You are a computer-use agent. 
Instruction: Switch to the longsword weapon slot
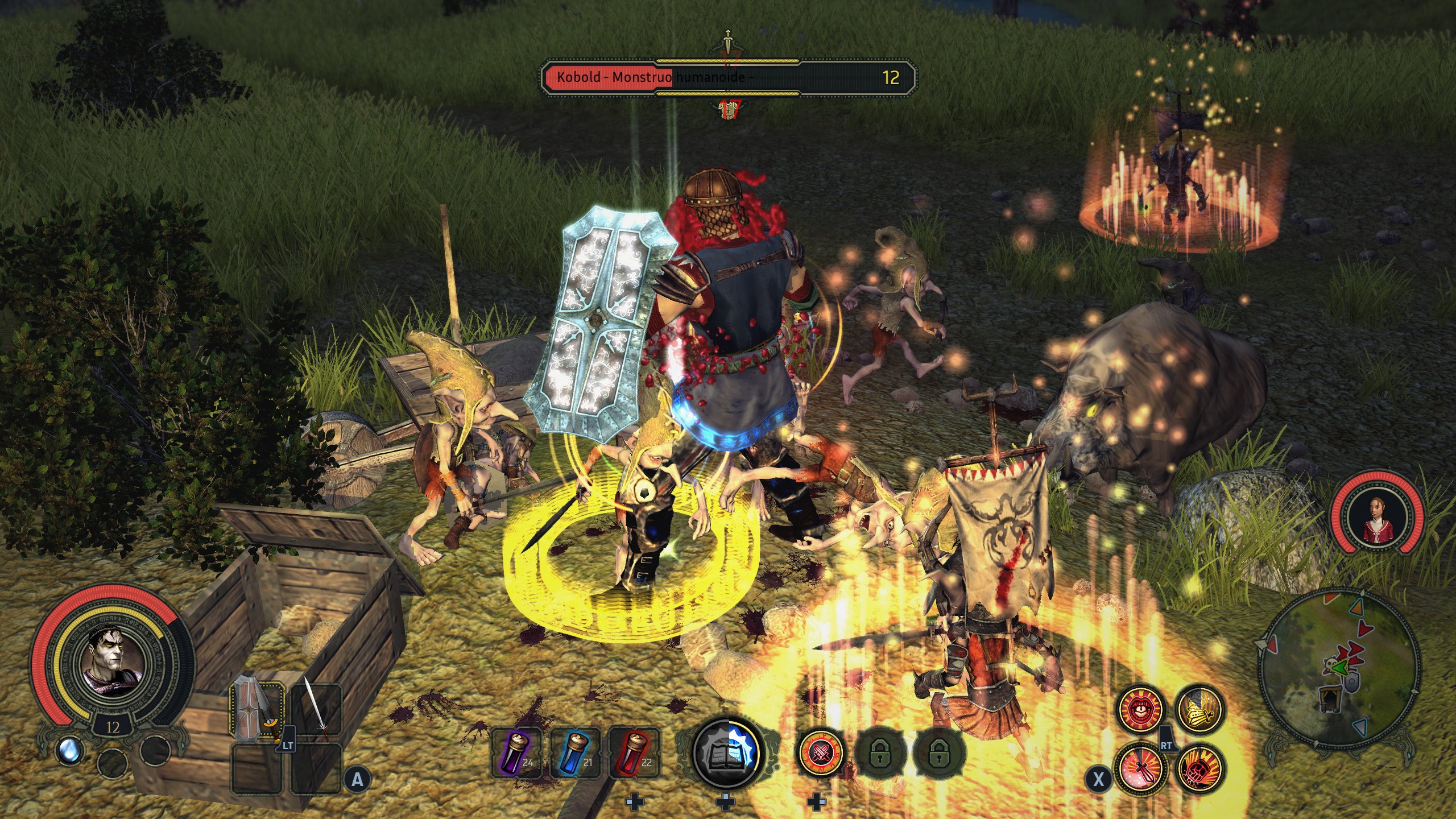tap(316, 711)
